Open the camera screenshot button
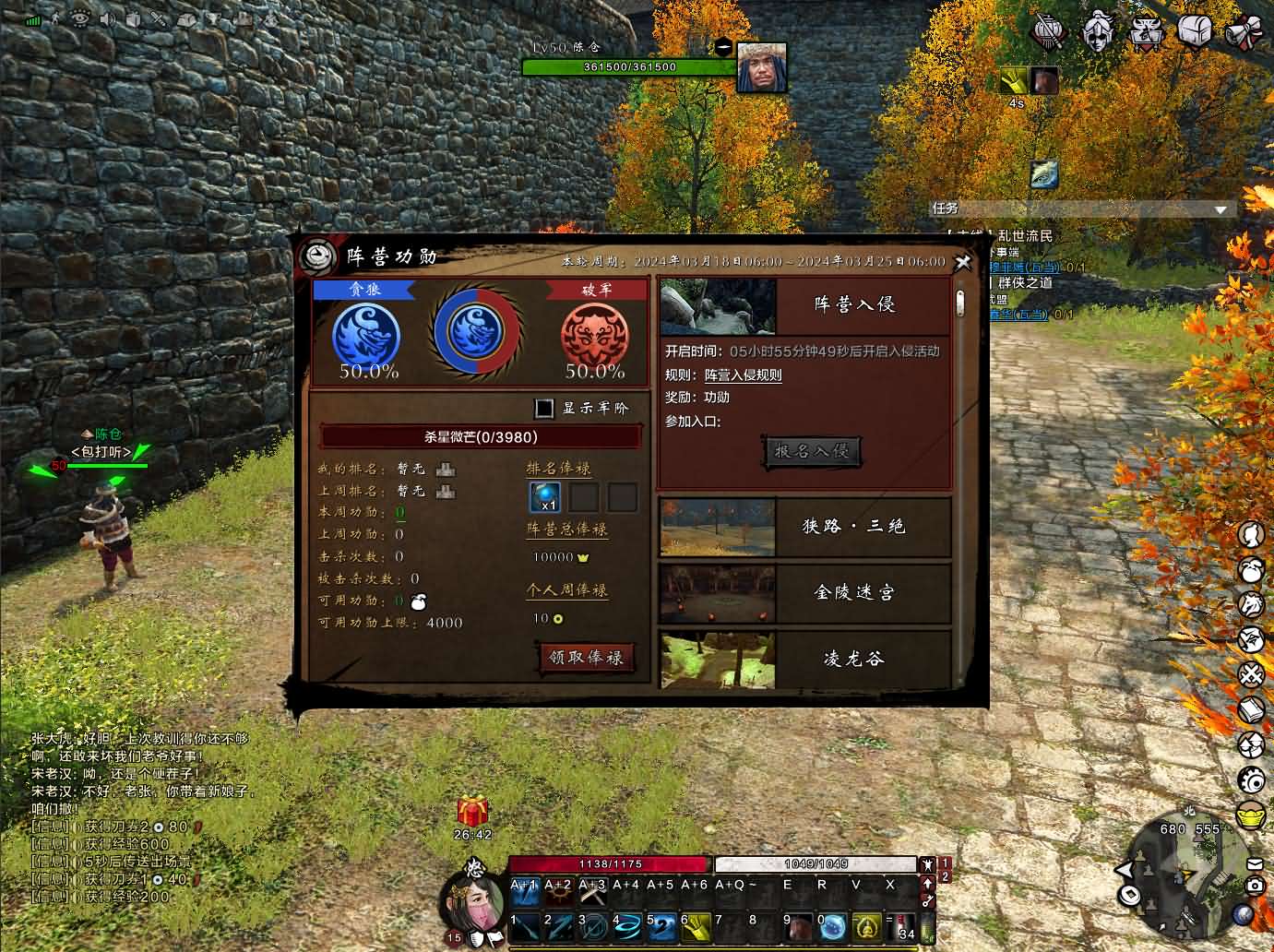The image size is (1274, 952). (1255, 885)
